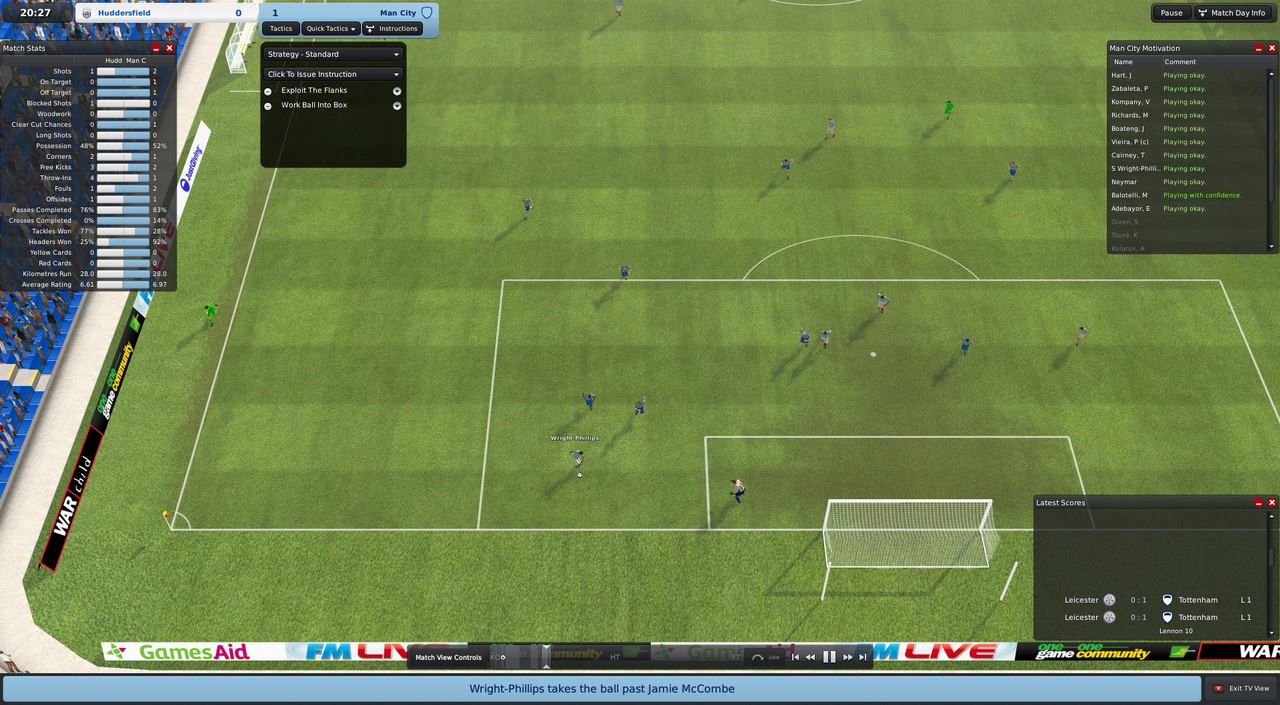Minimize the Match Stats panel
1280x705 pixels.
click(x=156, y=48)
